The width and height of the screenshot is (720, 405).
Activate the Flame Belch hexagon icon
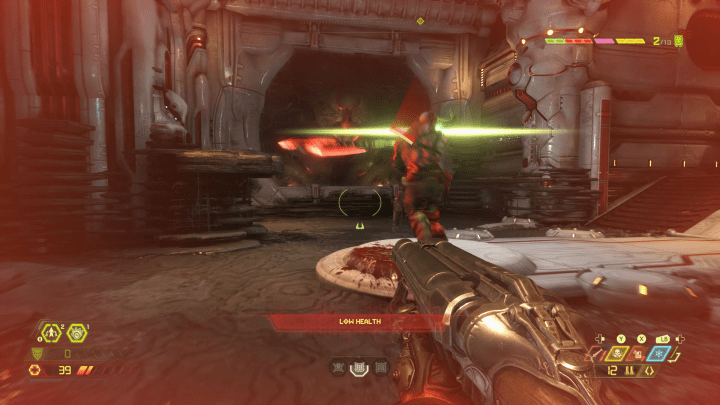point(74,333)
